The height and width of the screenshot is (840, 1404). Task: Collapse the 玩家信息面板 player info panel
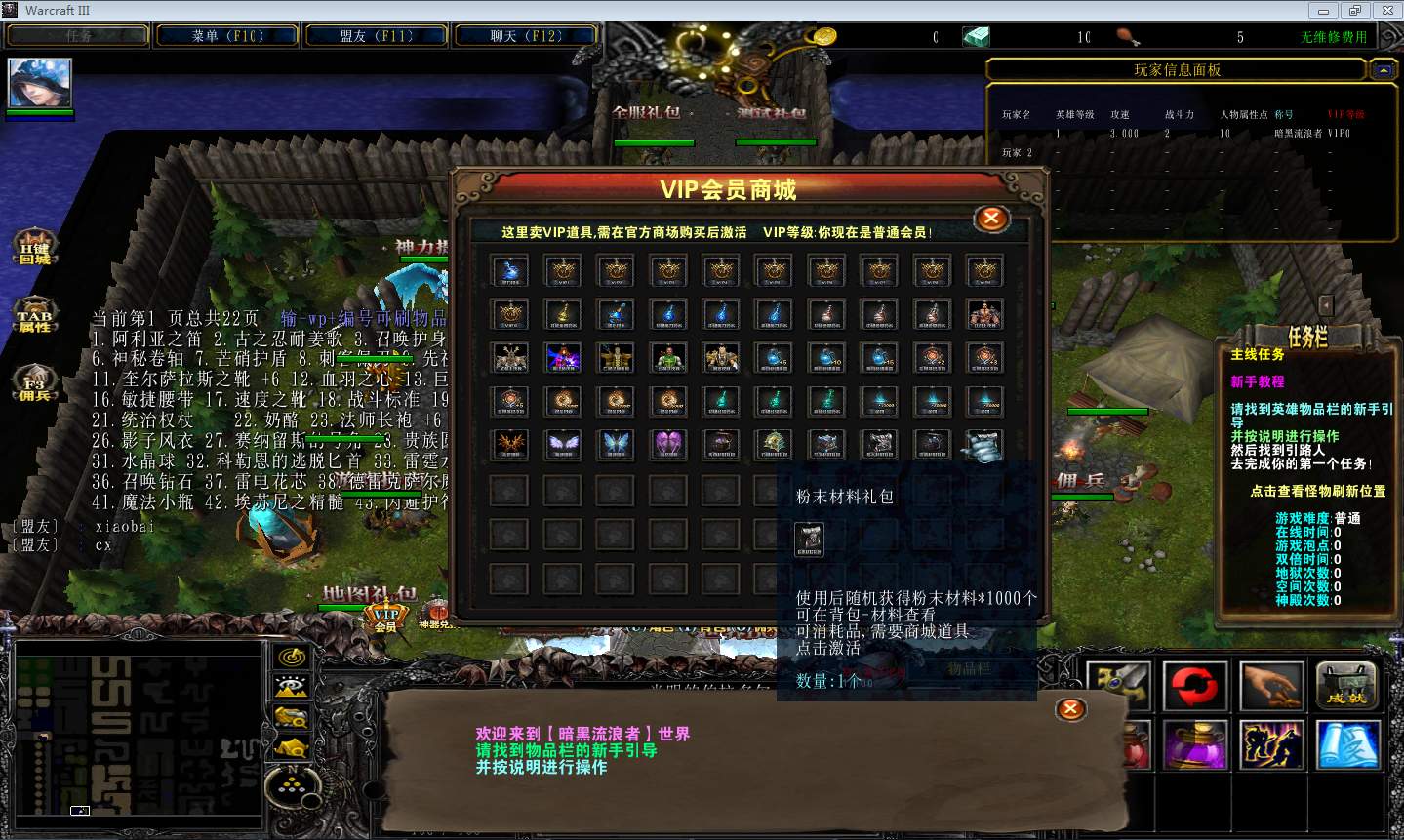click(x=1383, y=70)
